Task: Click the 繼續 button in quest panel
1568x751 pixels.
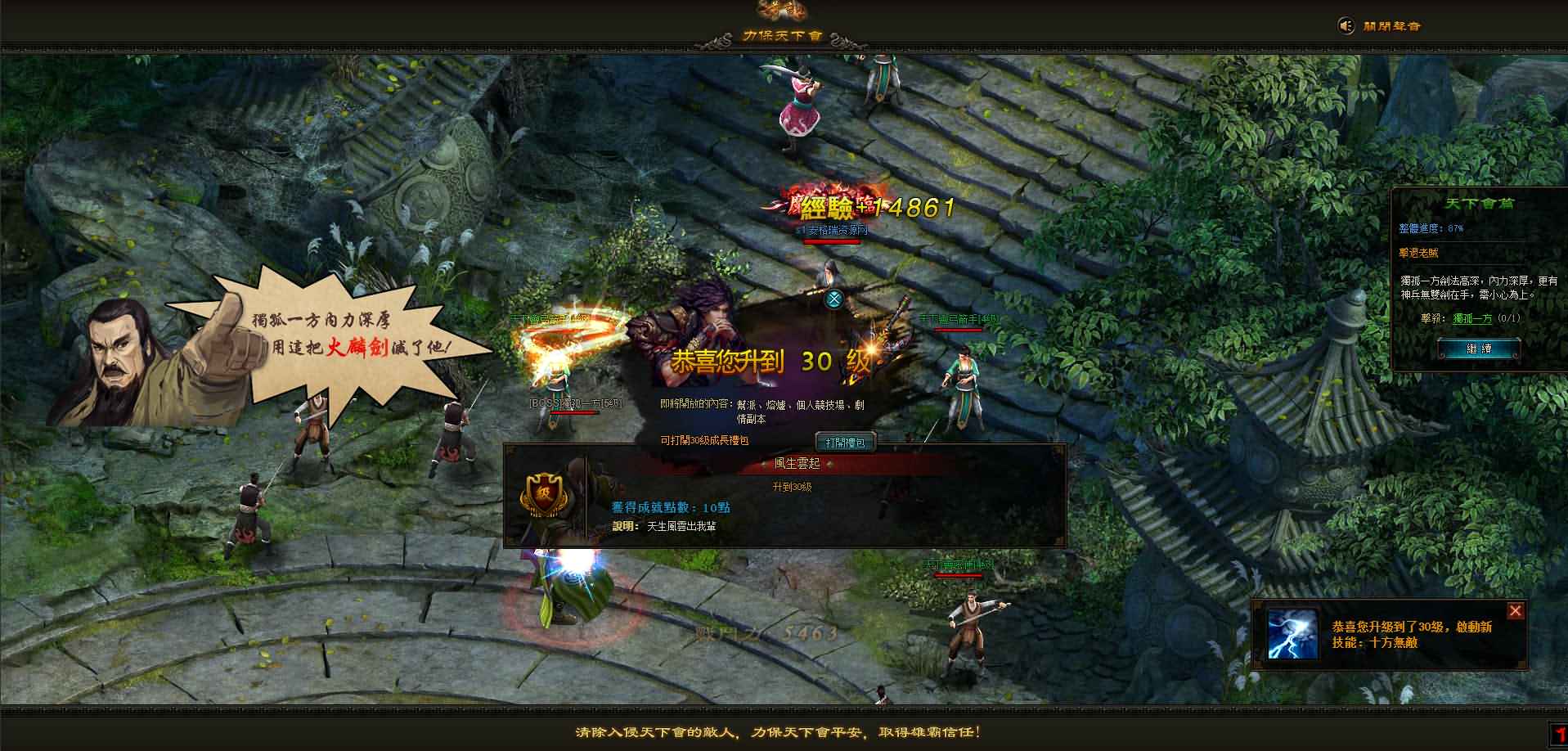Action: pyautogui.click(x=1479, y=349)
